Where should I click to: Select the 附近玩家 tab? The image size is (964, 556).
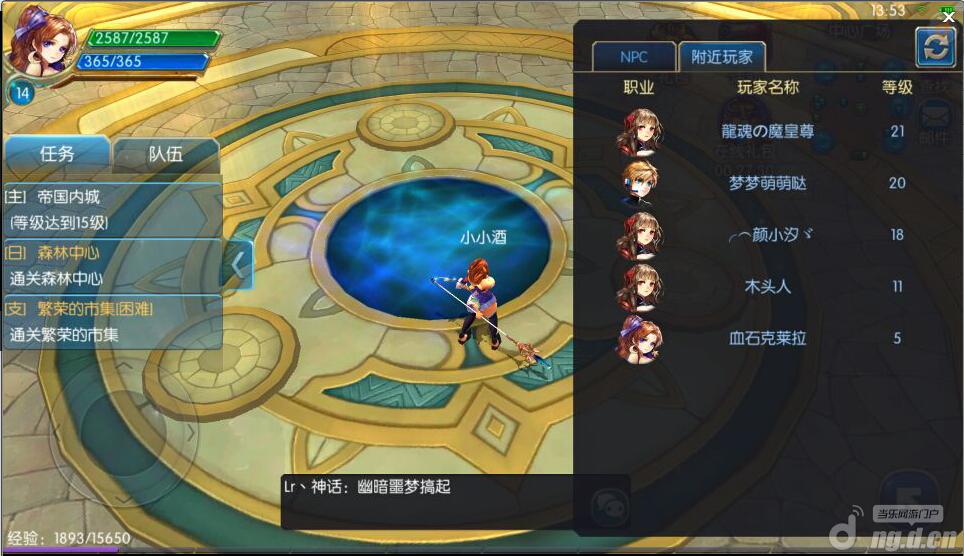[720, 57]
